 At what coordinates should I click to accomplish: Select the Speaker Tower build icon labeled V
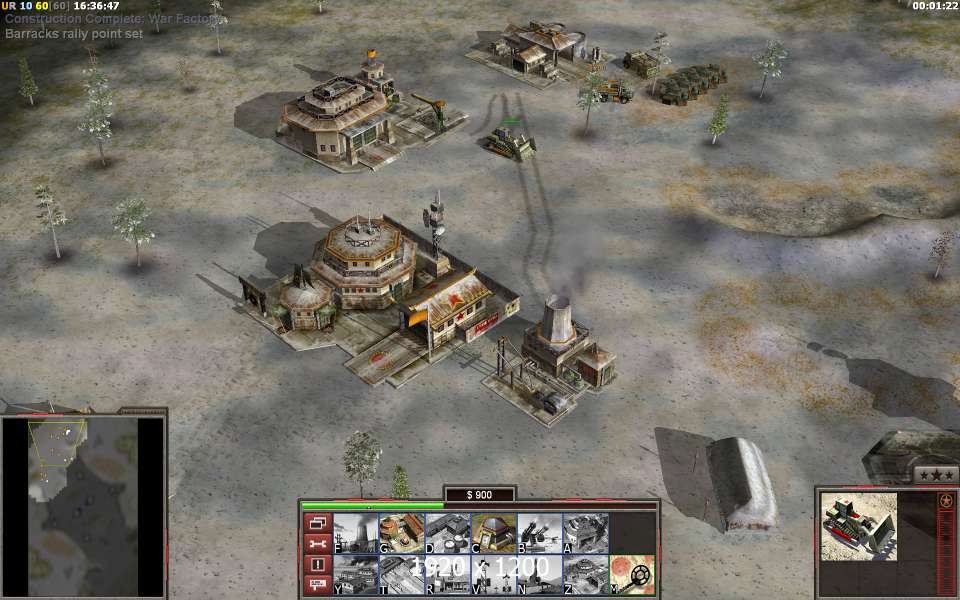click(493, 574)
